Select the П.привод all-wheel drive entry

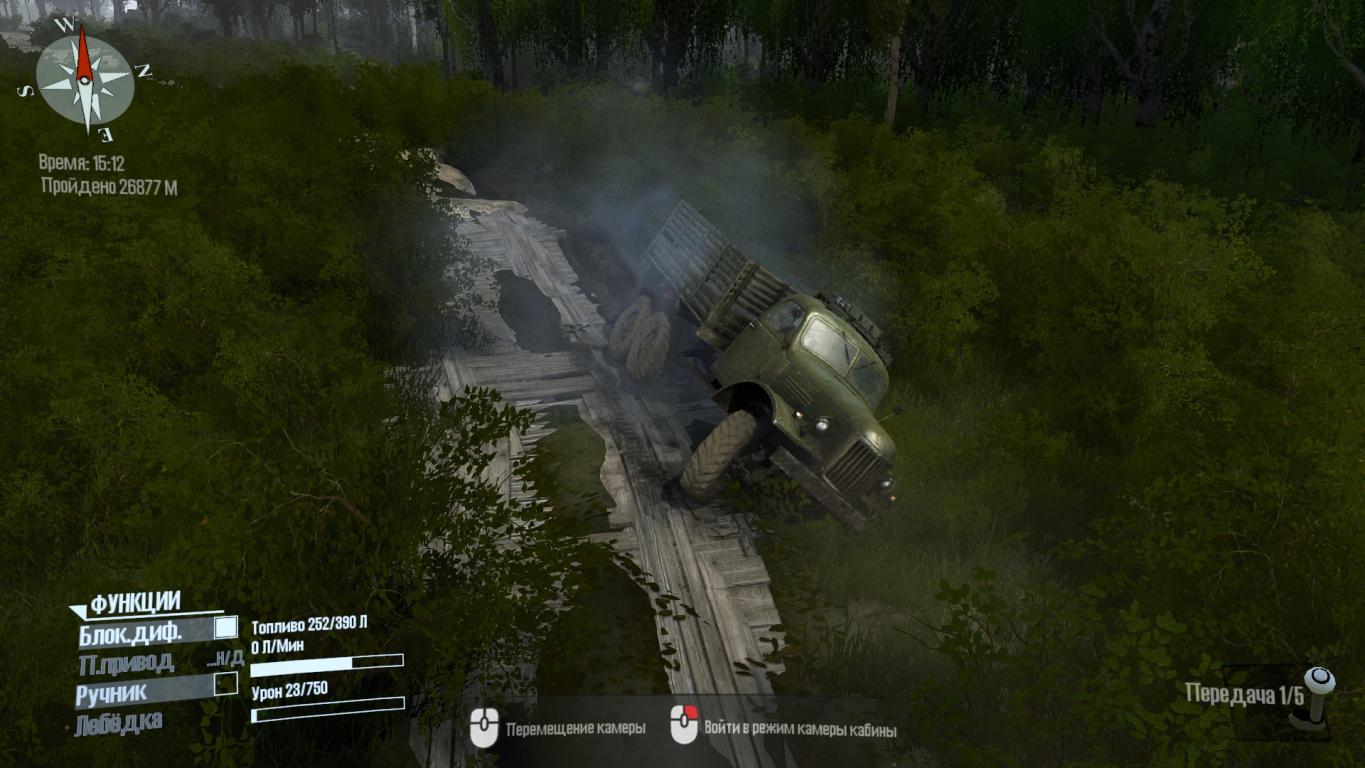coord(125,661)
